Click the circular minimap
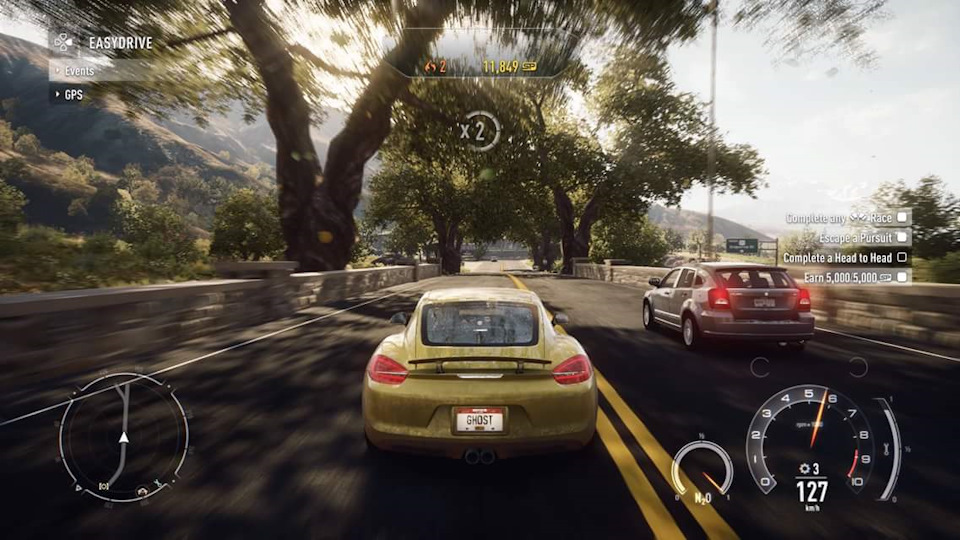The image size is (960, 540). pyautogui.click(x=123, y=437)
